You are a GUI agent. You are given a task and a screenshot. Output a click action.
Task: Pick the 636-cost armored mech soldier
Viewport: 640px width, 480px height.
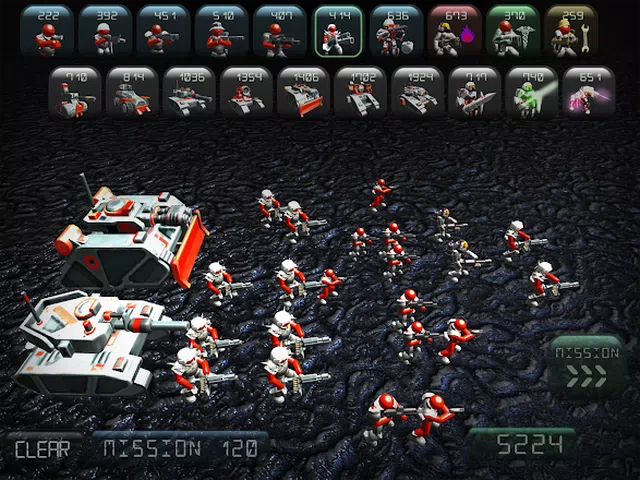tap(397, 32)
